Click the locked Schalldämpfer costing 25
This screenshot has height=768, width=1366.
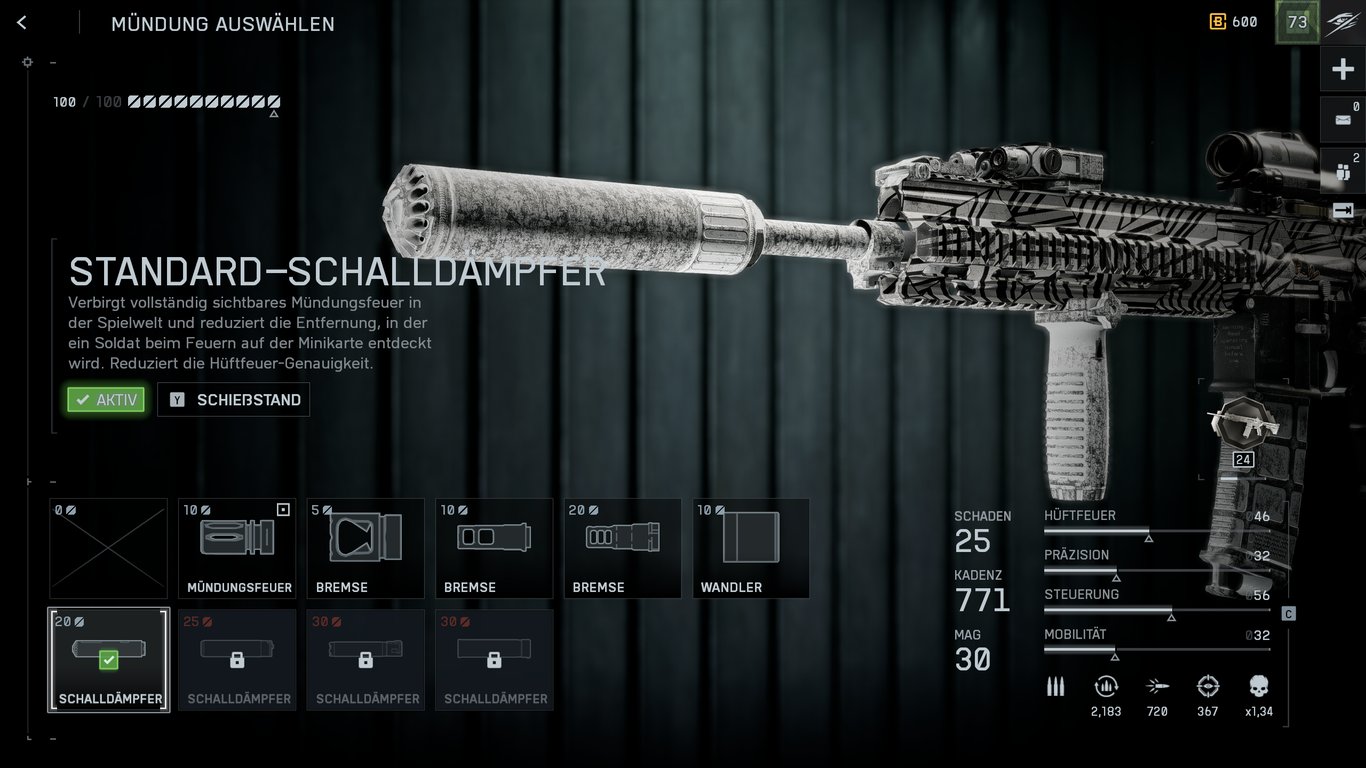tap(236, 660)
